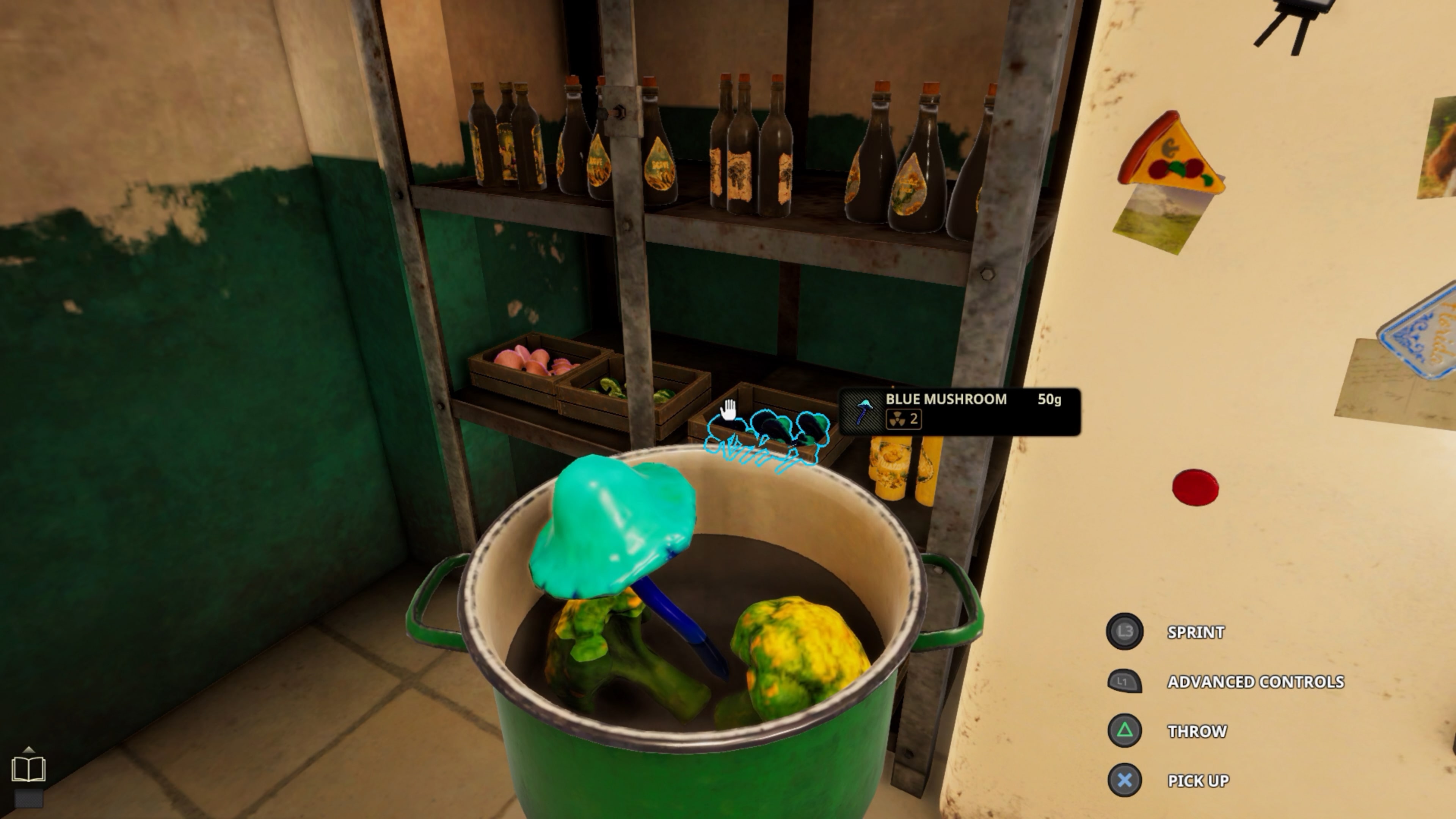This screenshot has height=819, width=1456.
Task: Click the green Triangle Throw icon
Action: (x=1123, y=731)
